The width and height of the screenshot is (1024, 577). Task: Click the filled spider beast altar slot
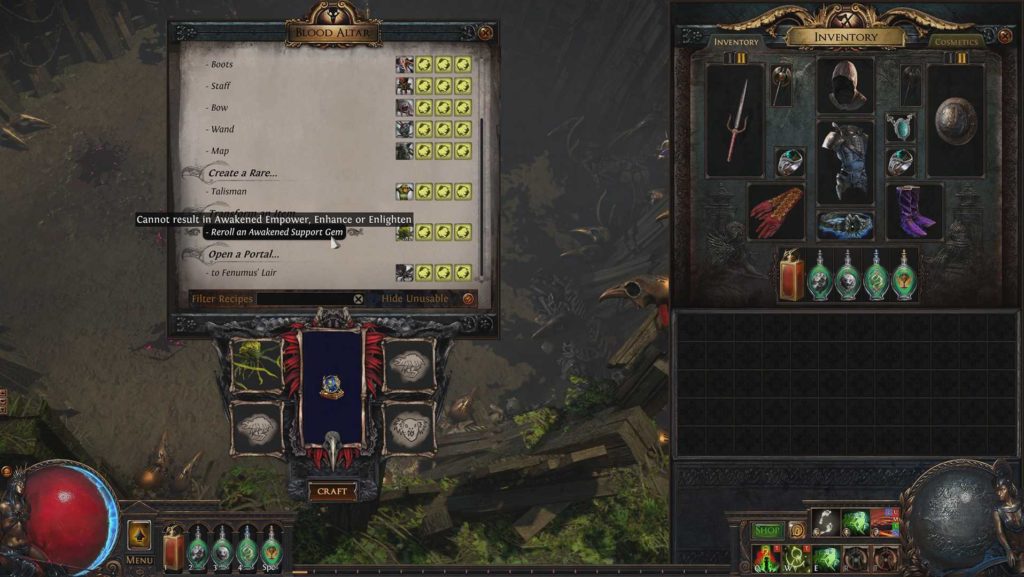255,365
